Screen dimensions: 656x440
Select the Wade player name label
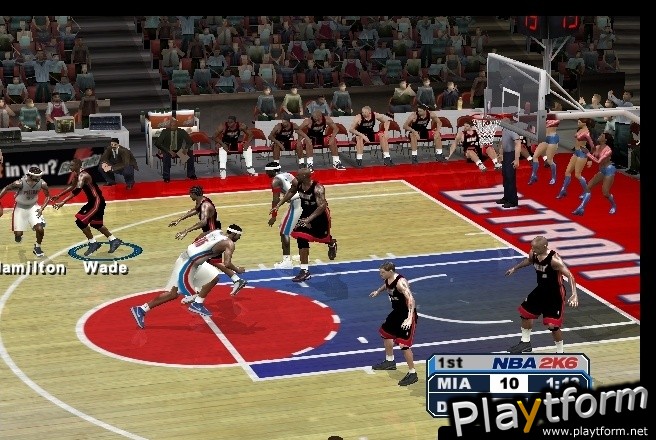[x=105, y=268]
